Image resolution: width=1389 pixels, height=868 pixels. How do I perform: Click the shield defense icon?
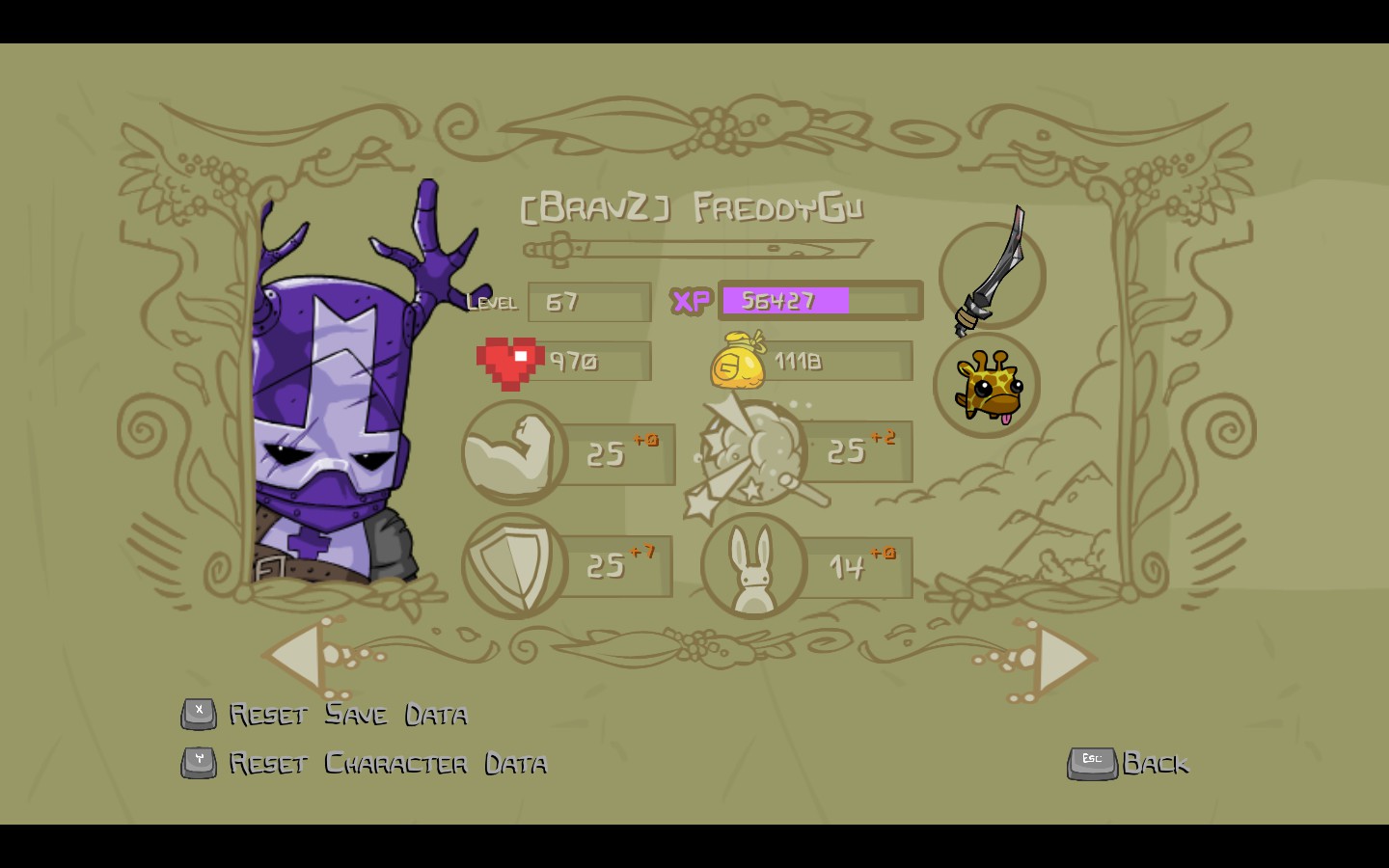[516, 564]
